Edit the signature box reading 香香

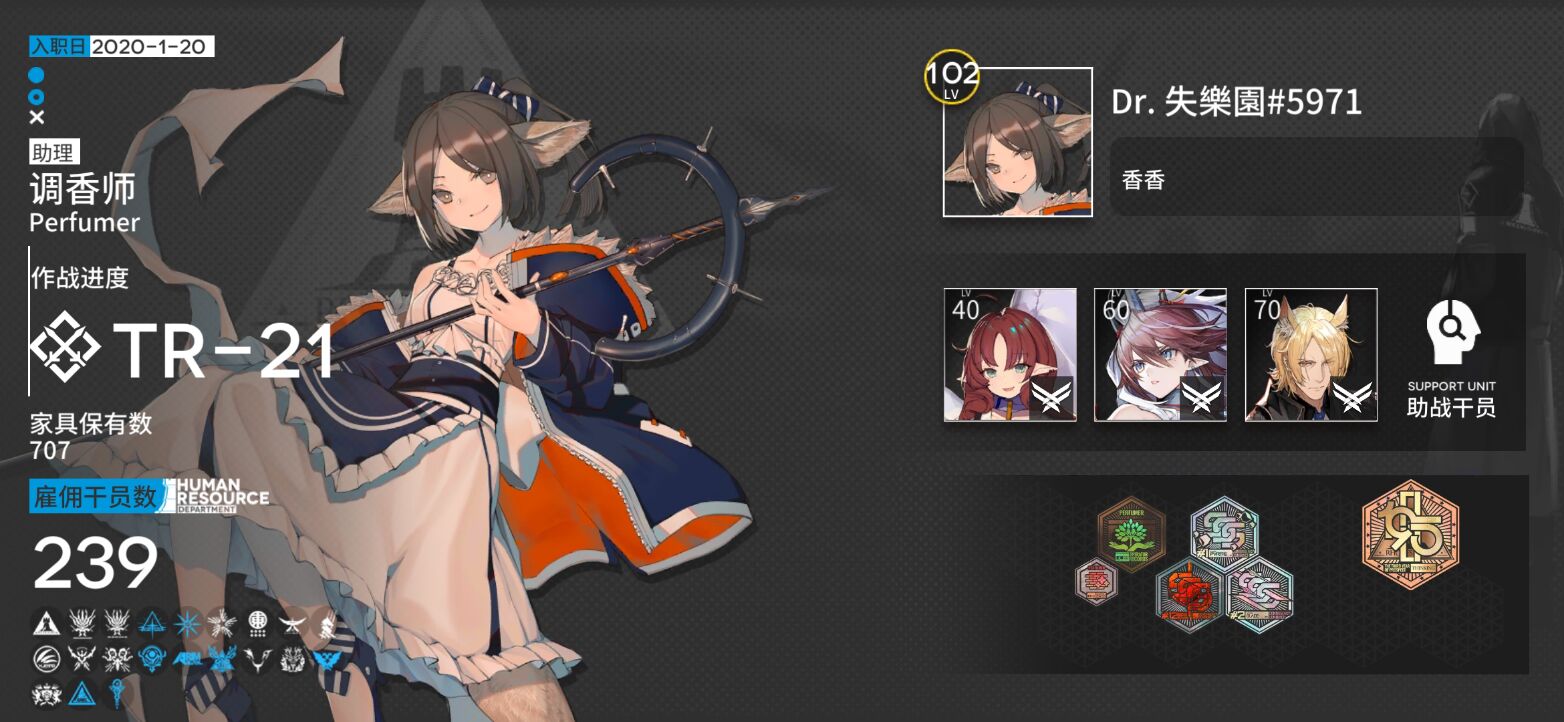1316,177
